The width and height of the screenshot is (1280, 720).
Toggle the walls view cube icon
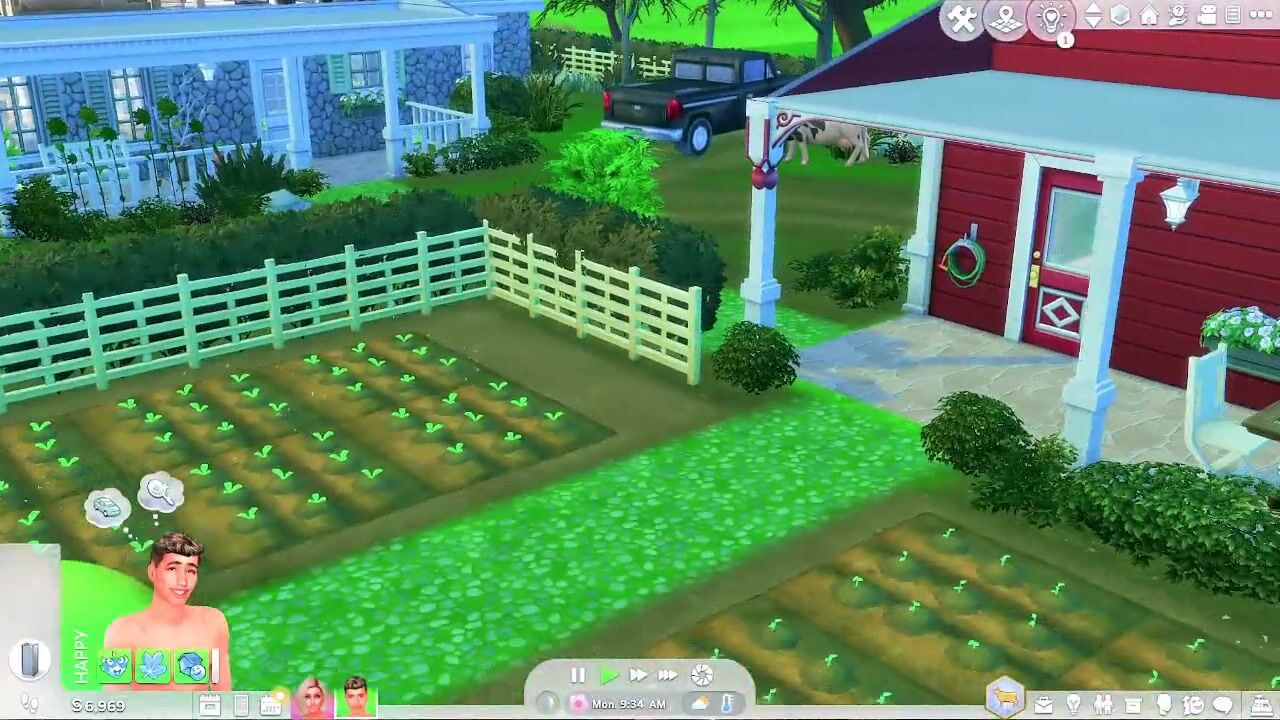pyautogui.click(x=1120, y=16)
